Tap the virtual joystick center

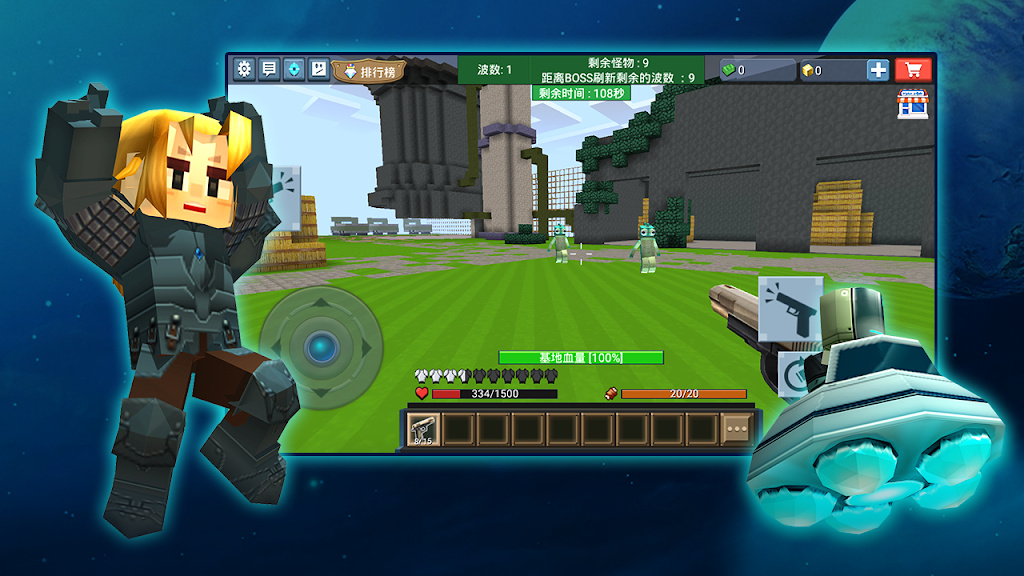tap(321, 347)
